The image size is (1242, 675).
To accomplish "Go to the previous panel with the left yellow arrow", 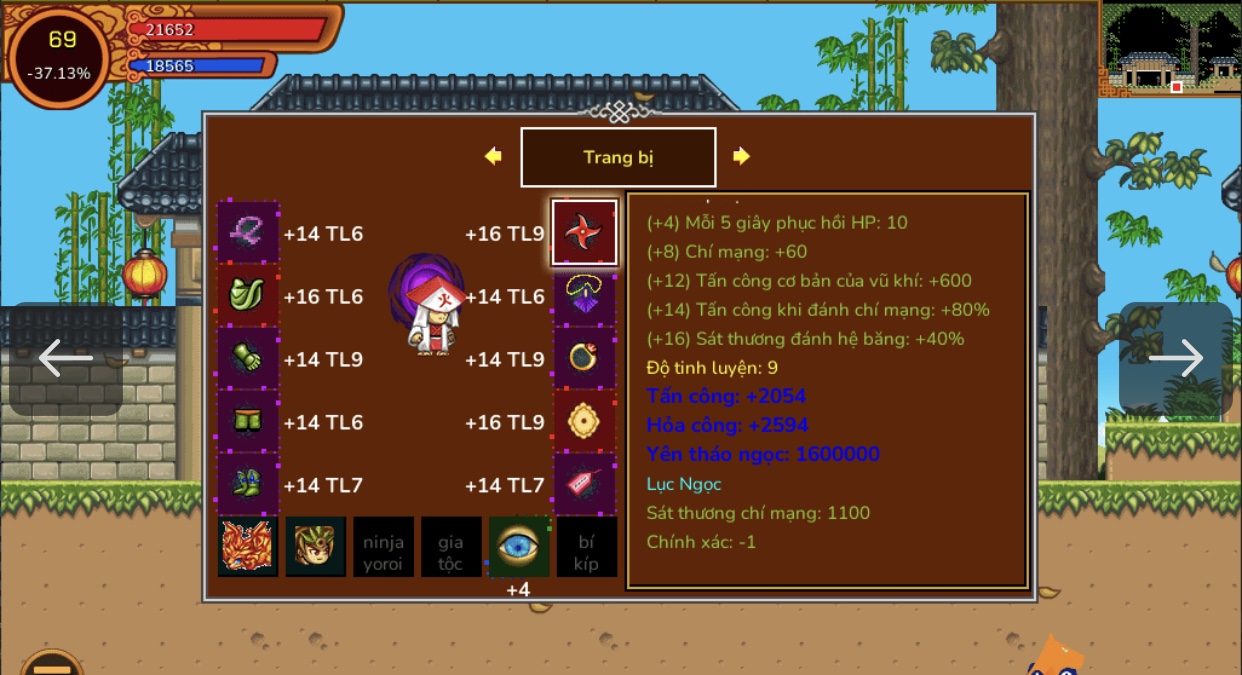I will pos(493,156).
